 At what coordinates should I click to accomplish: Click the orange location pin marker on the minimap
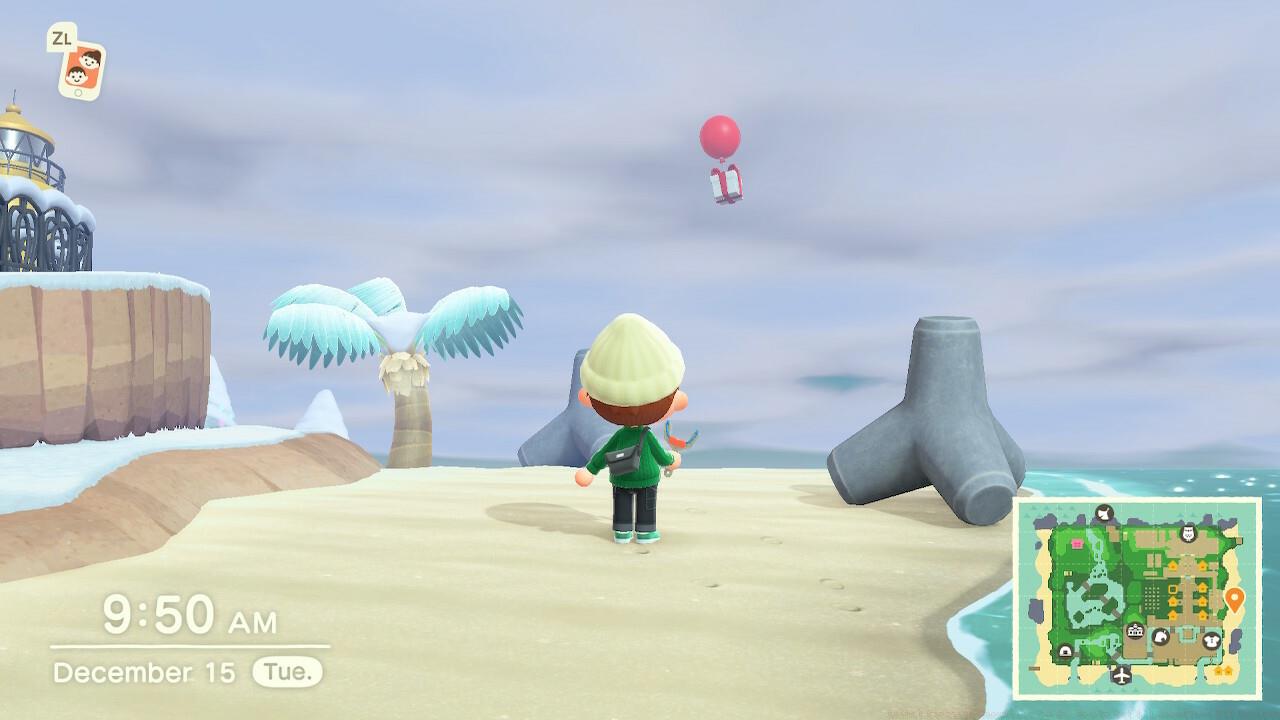[x=1235, y=597]
